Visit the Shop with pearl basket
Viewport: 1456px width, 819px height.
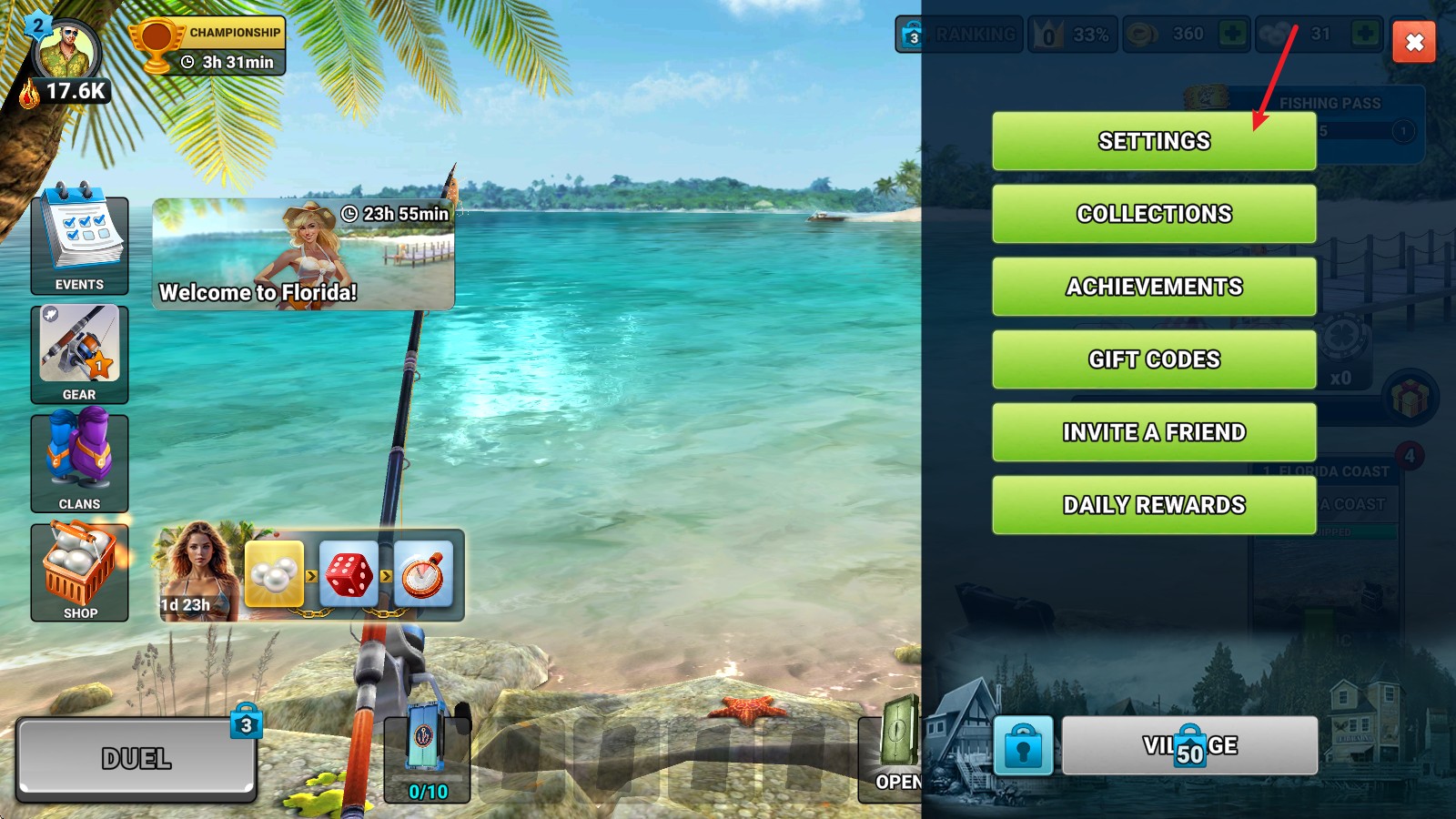(x=79, y=572)
